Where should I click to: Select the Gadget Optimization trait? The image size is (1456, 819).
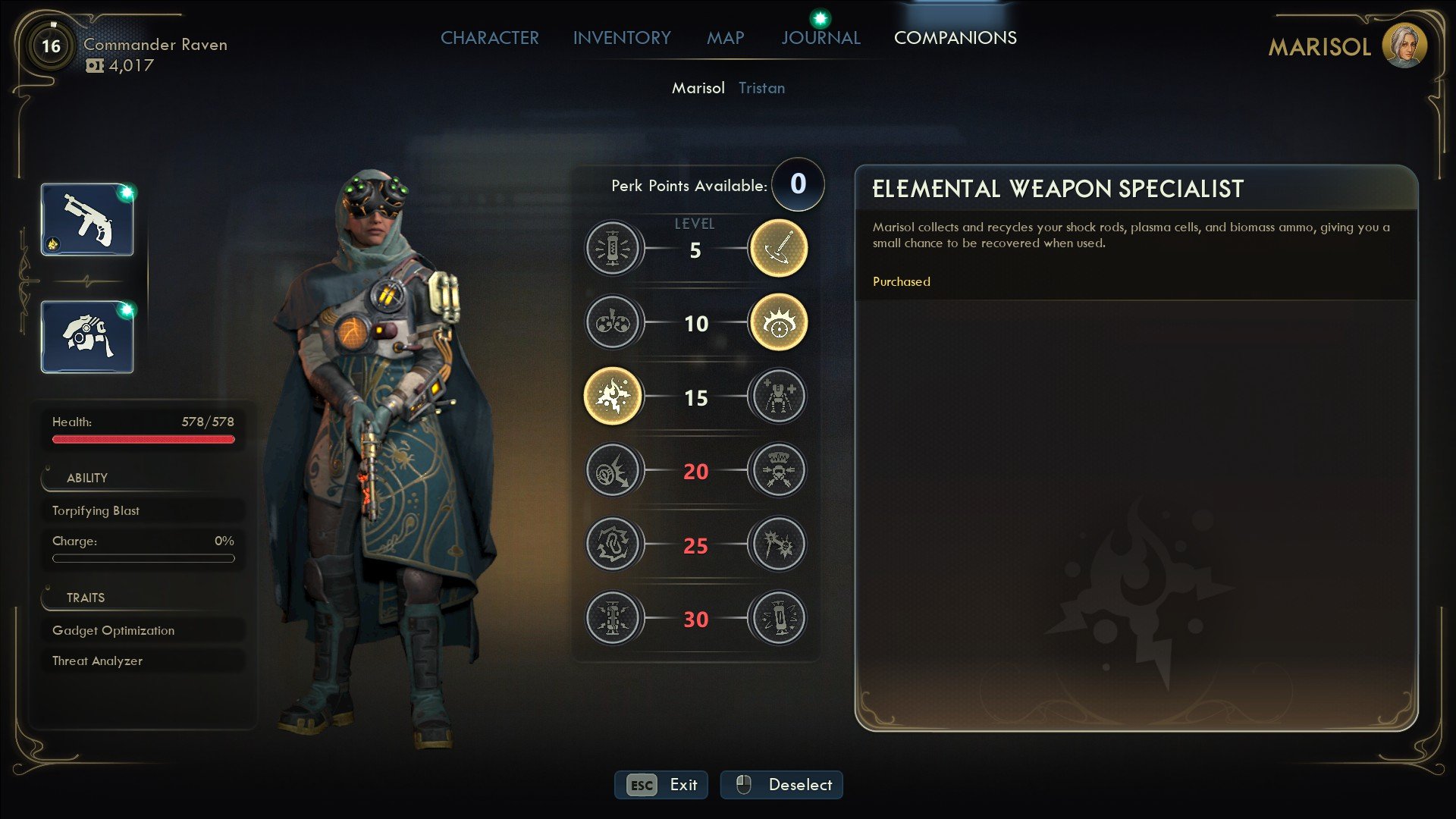(143, 630)
